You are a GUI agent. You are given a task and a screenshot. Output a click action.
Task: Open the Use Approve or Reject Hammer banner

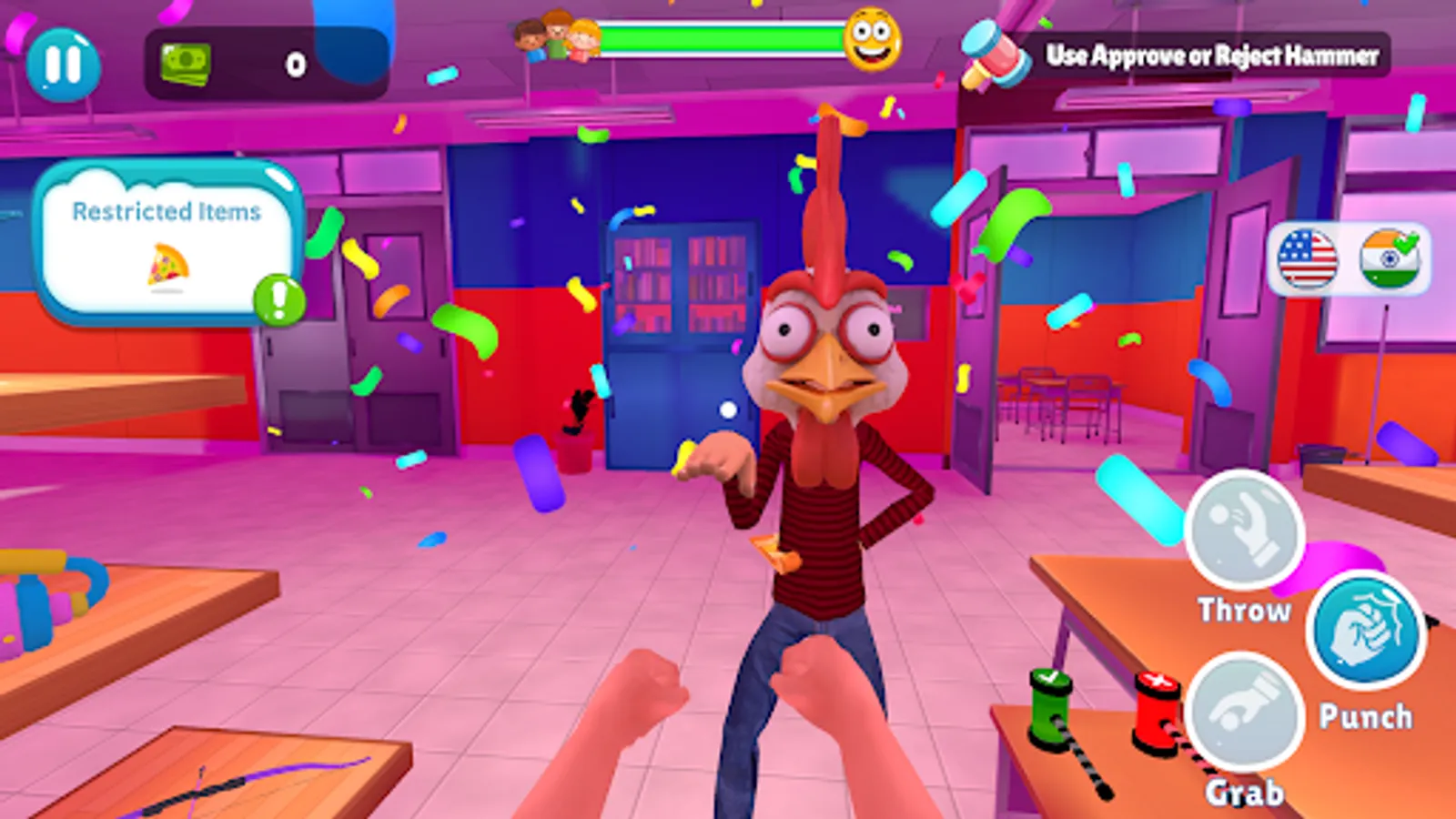[1213, 55]
